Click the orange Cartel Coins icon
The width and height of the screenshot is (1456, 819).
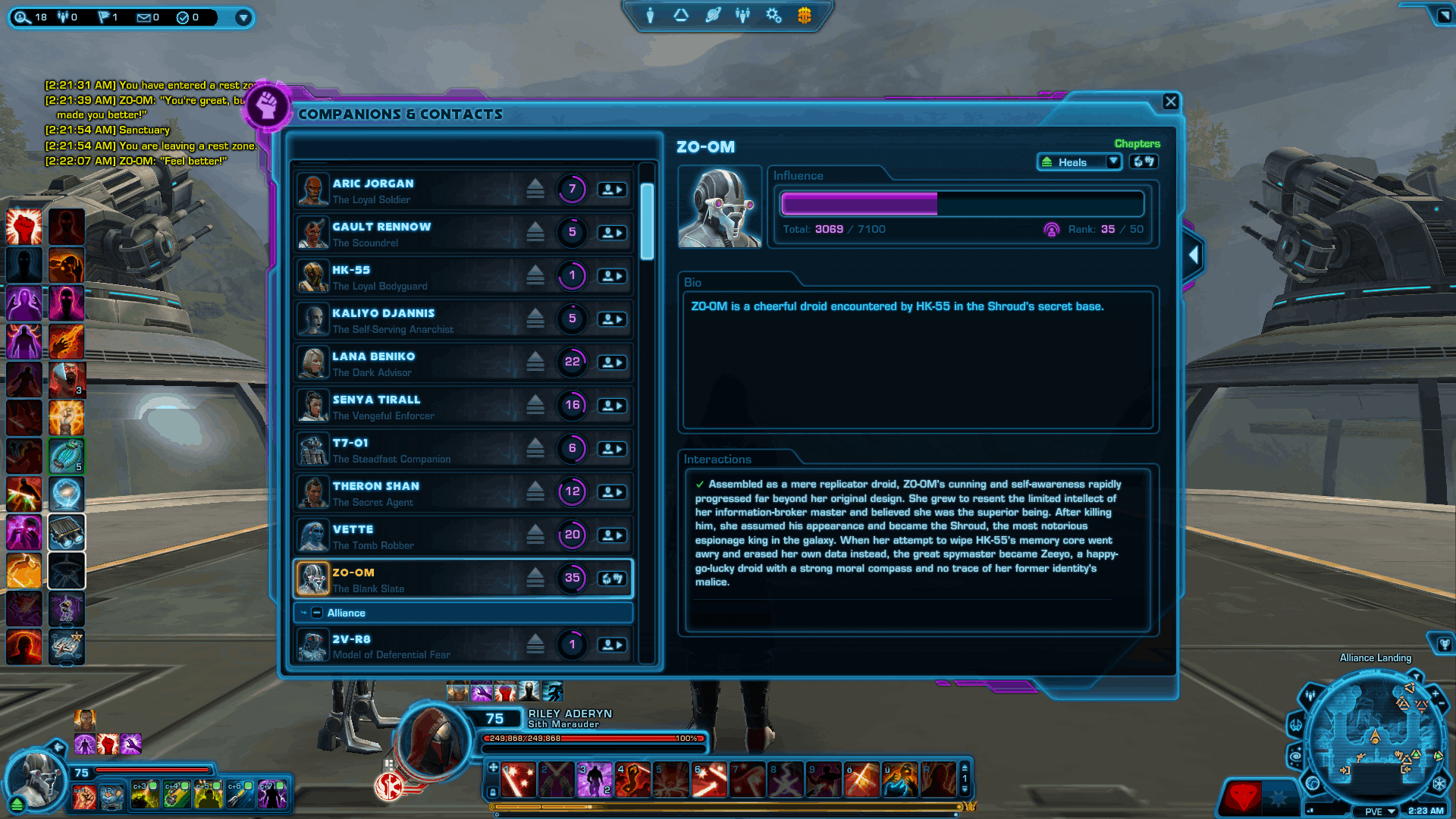[x=804, y=15]
